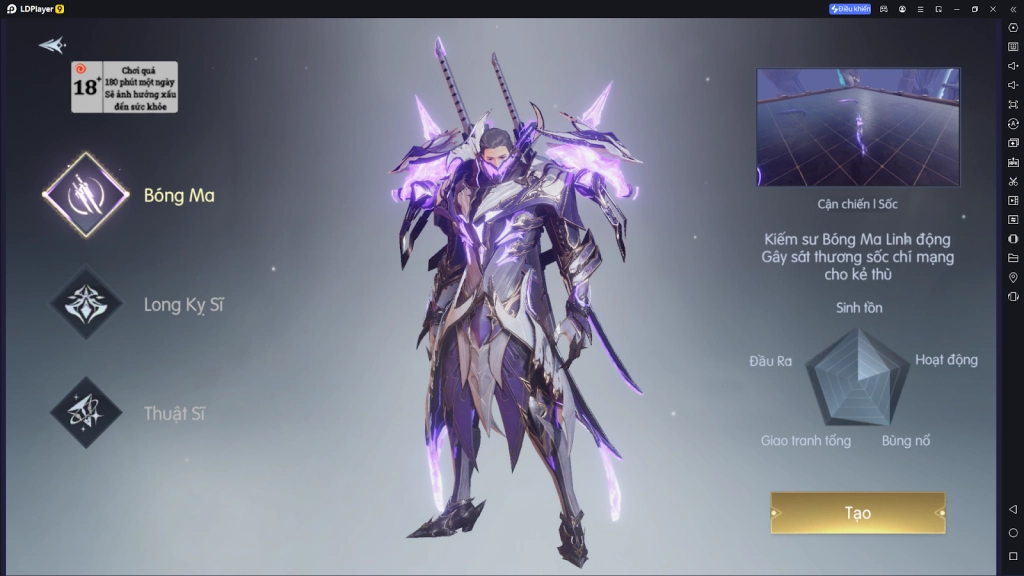The height and width of the screenshot is (576, 1024).
Task: Pick the Thuật Sĩ class
Action: click(86, 413)
